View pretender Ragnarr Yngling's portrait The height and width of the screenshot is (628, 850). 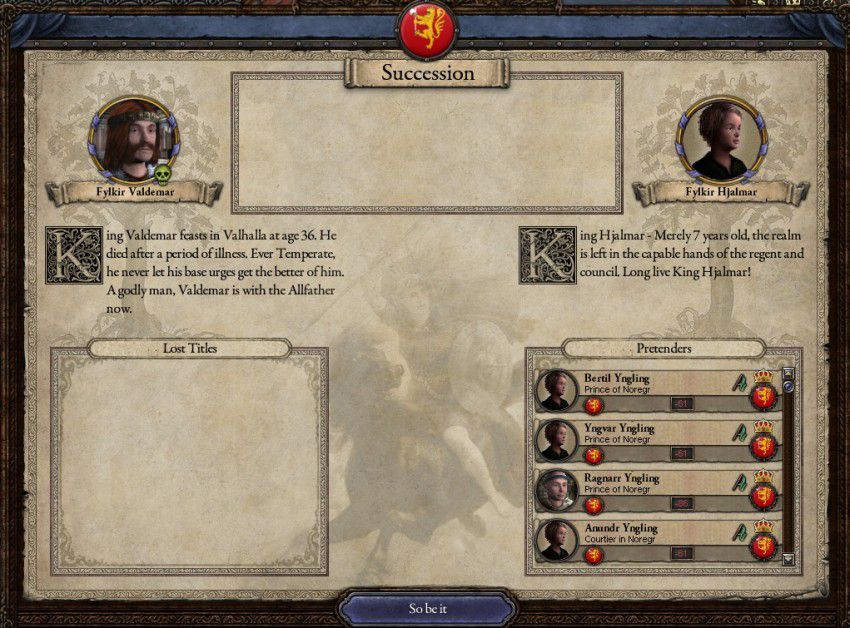pos(557,489)
